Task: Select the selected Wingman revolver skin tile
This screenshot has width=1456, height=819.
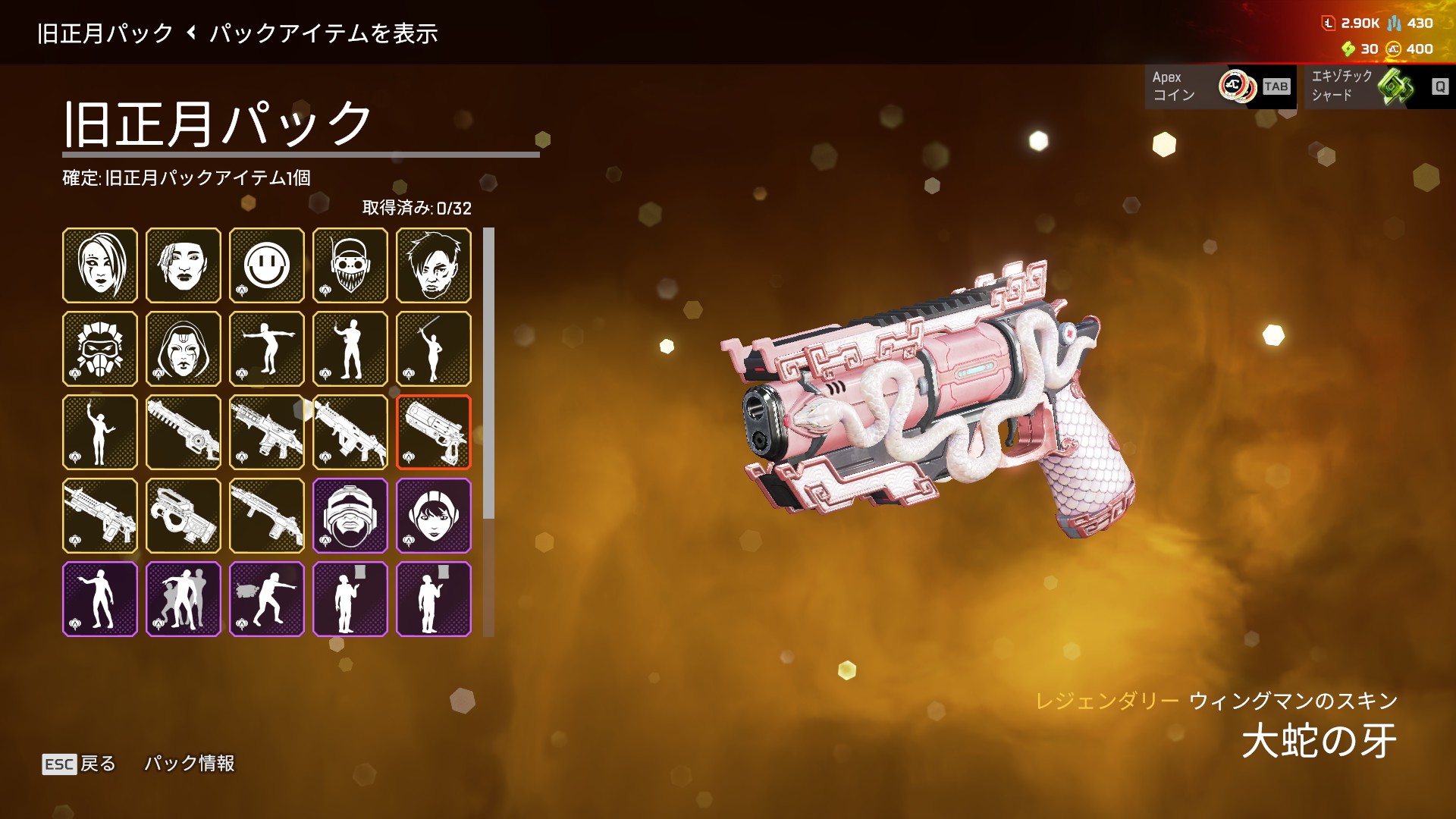Action: click(434, 432)
